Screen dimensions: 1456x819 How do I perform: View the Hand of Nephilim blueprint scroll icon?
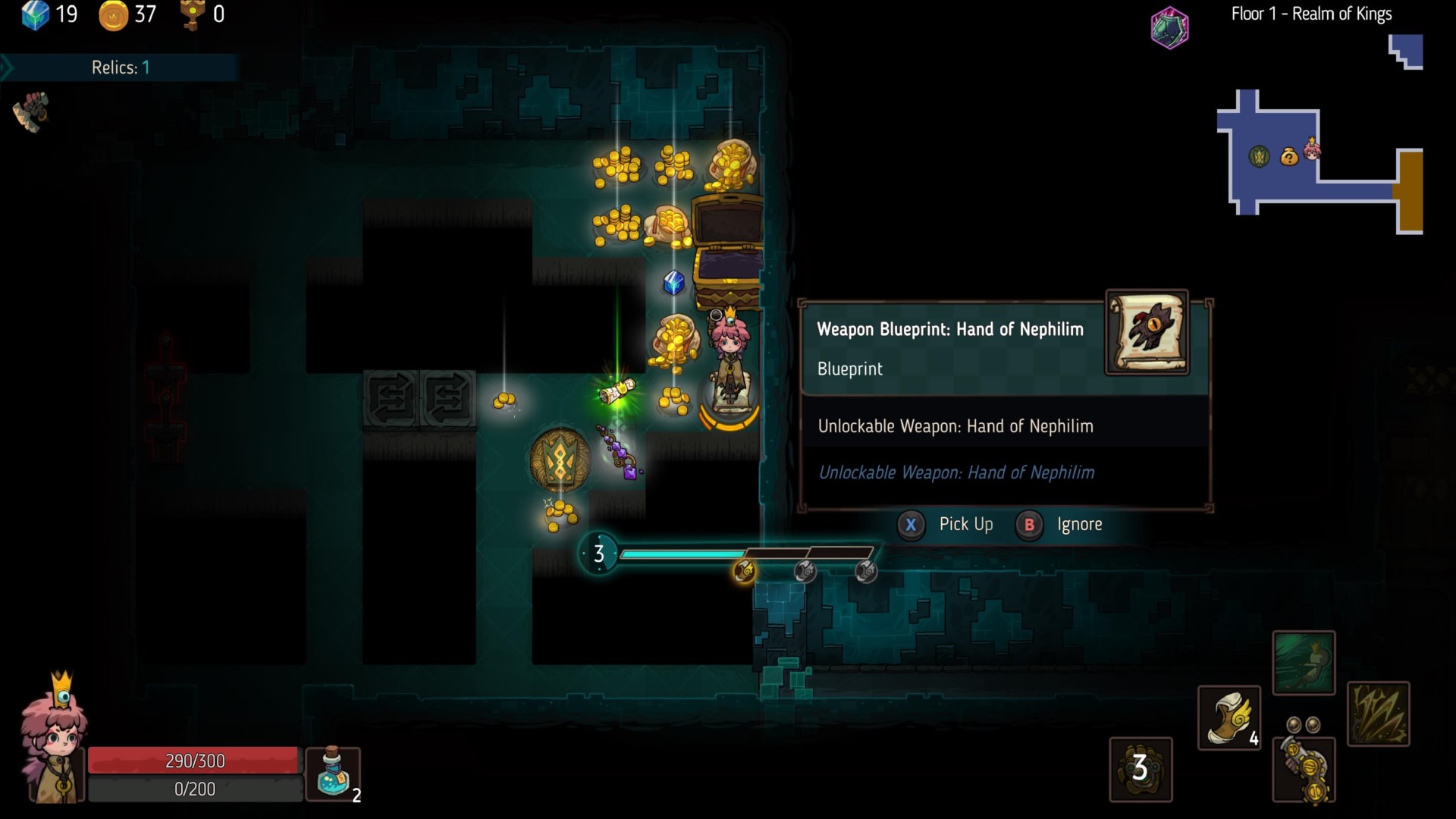tap(1147, 332)
